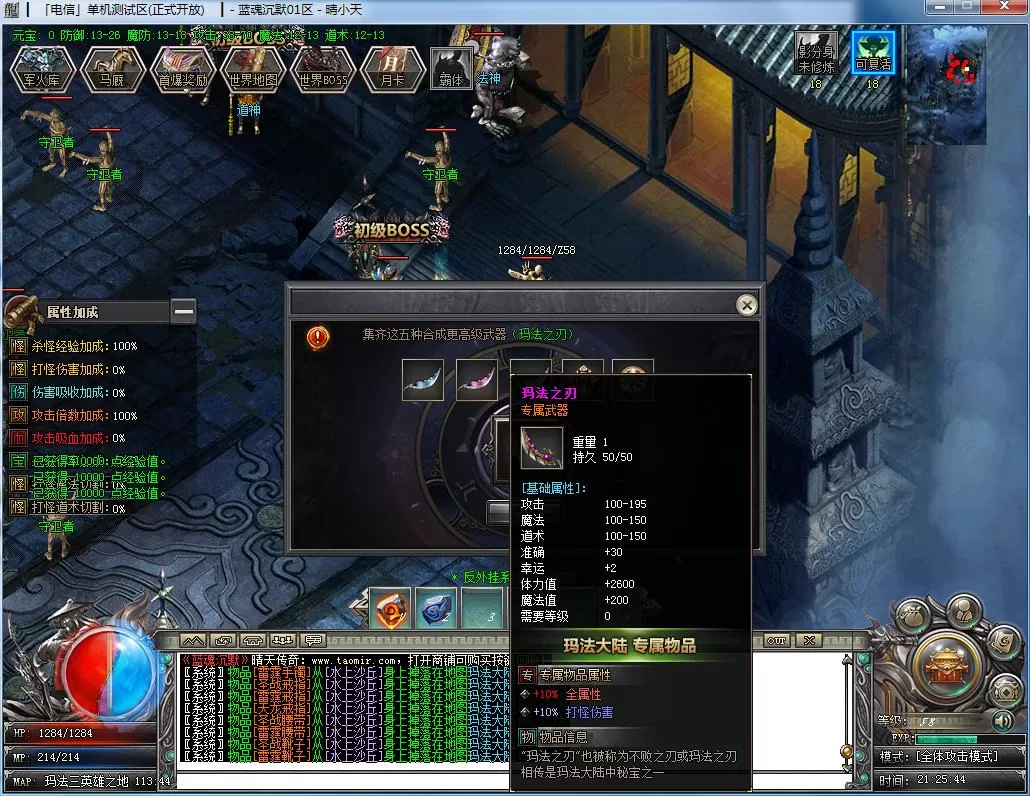Activate the 霸体 skill icon
This screenshot has width=1030, height=796.
[451, 68]
